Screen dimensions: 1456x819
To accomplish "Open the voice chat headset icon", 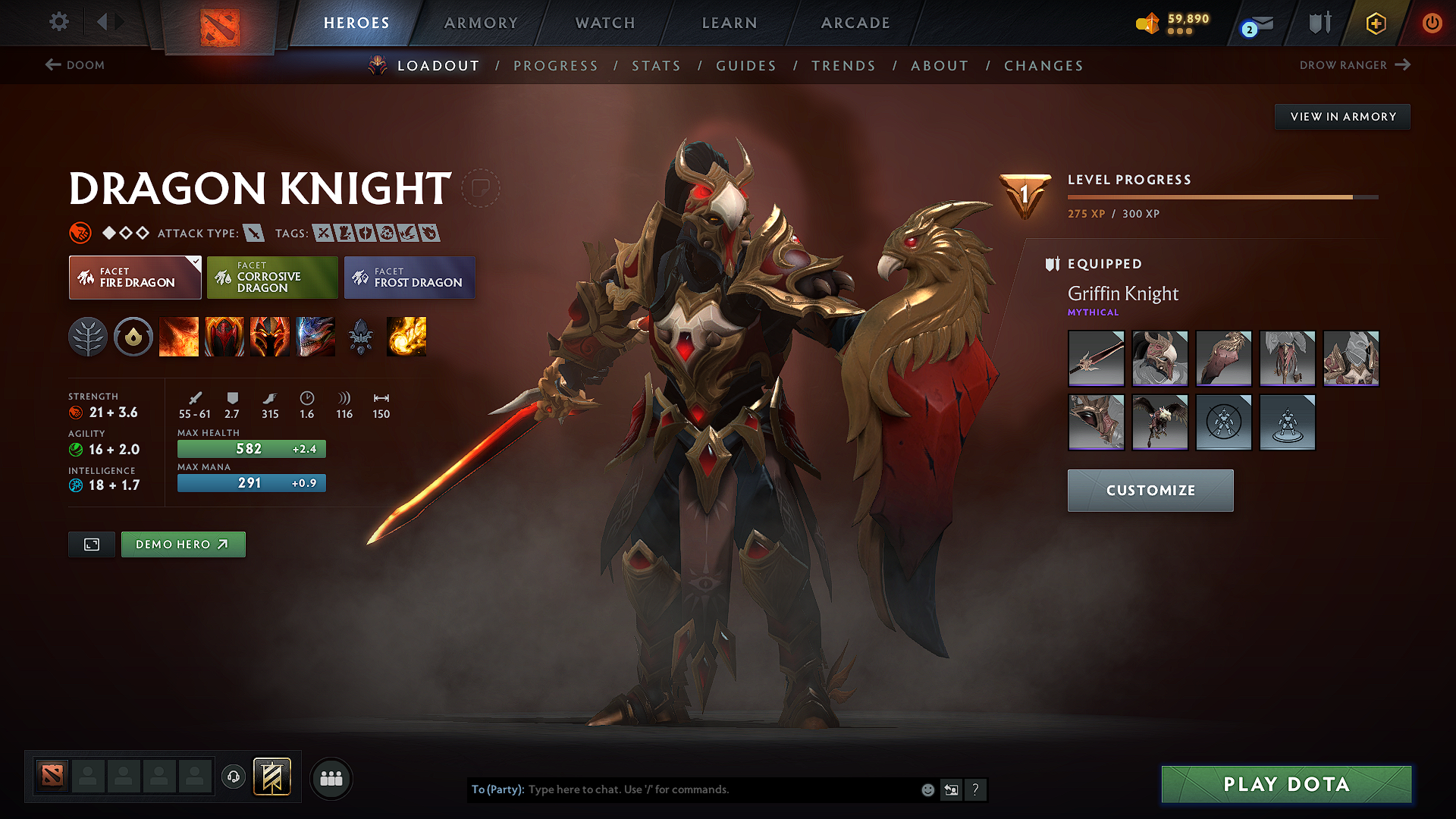I will tap(233, 777).
